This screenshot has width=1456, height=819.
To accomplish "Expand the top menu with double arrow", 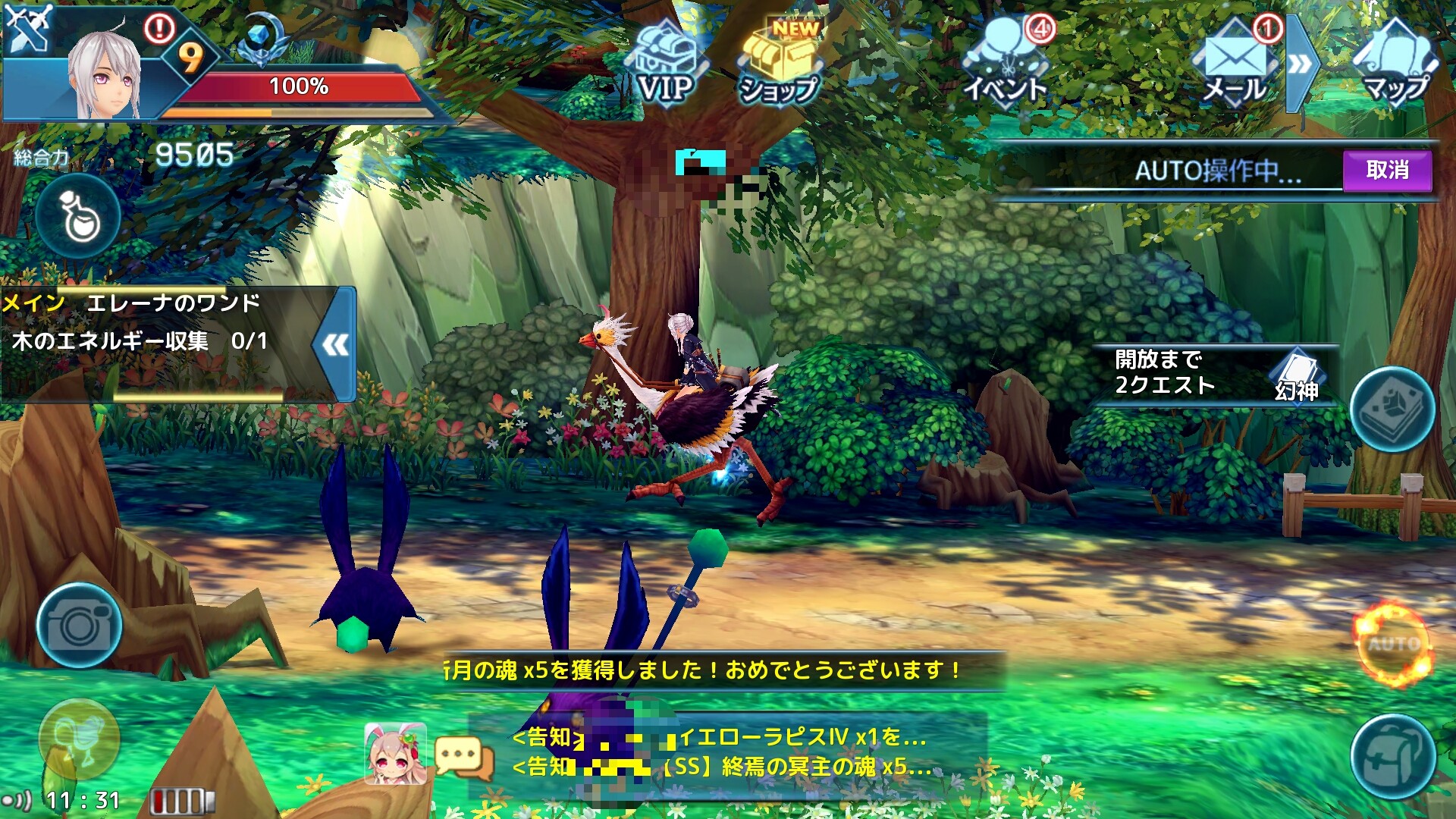I will 1299,64.
